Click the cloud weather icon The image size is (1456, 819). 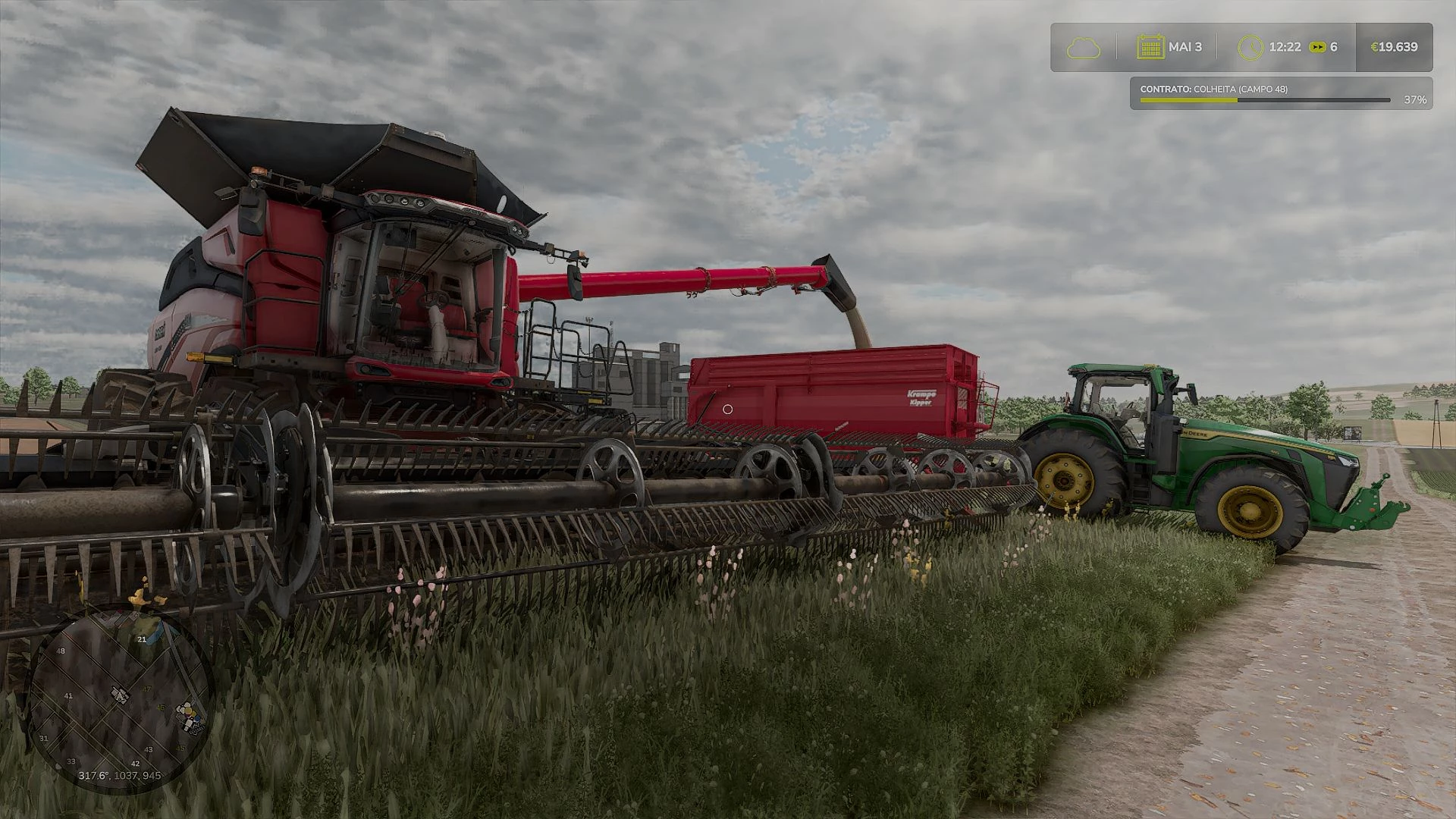(1083, 48)
